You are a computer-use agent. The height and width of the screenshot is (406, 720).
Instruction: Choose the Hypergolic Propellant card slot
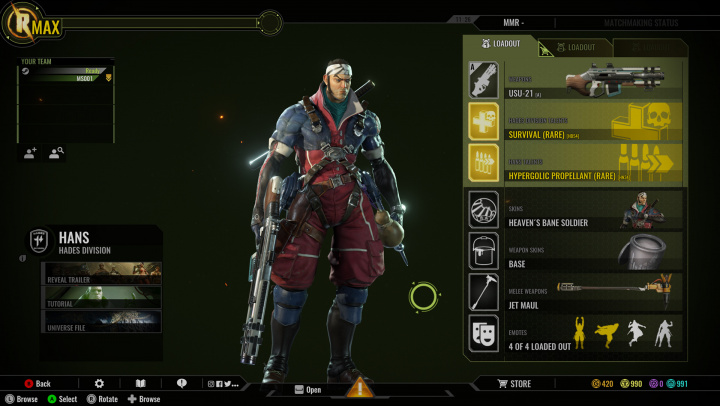click(575, 163)
